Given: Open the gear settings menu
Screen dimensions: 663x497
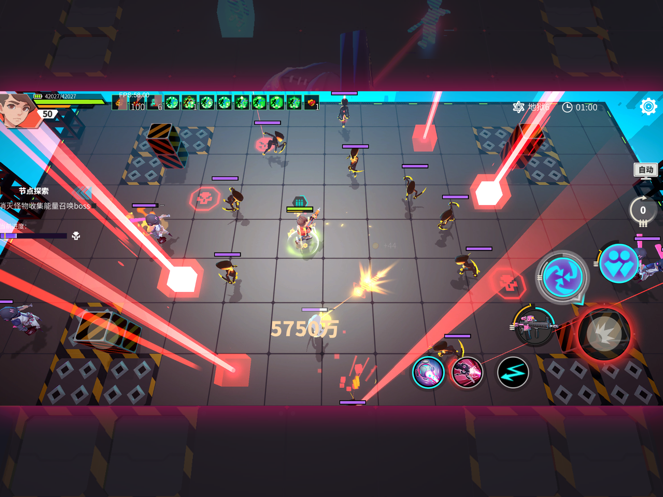Looking at the screenshot, I should click(x=648, y=106).
